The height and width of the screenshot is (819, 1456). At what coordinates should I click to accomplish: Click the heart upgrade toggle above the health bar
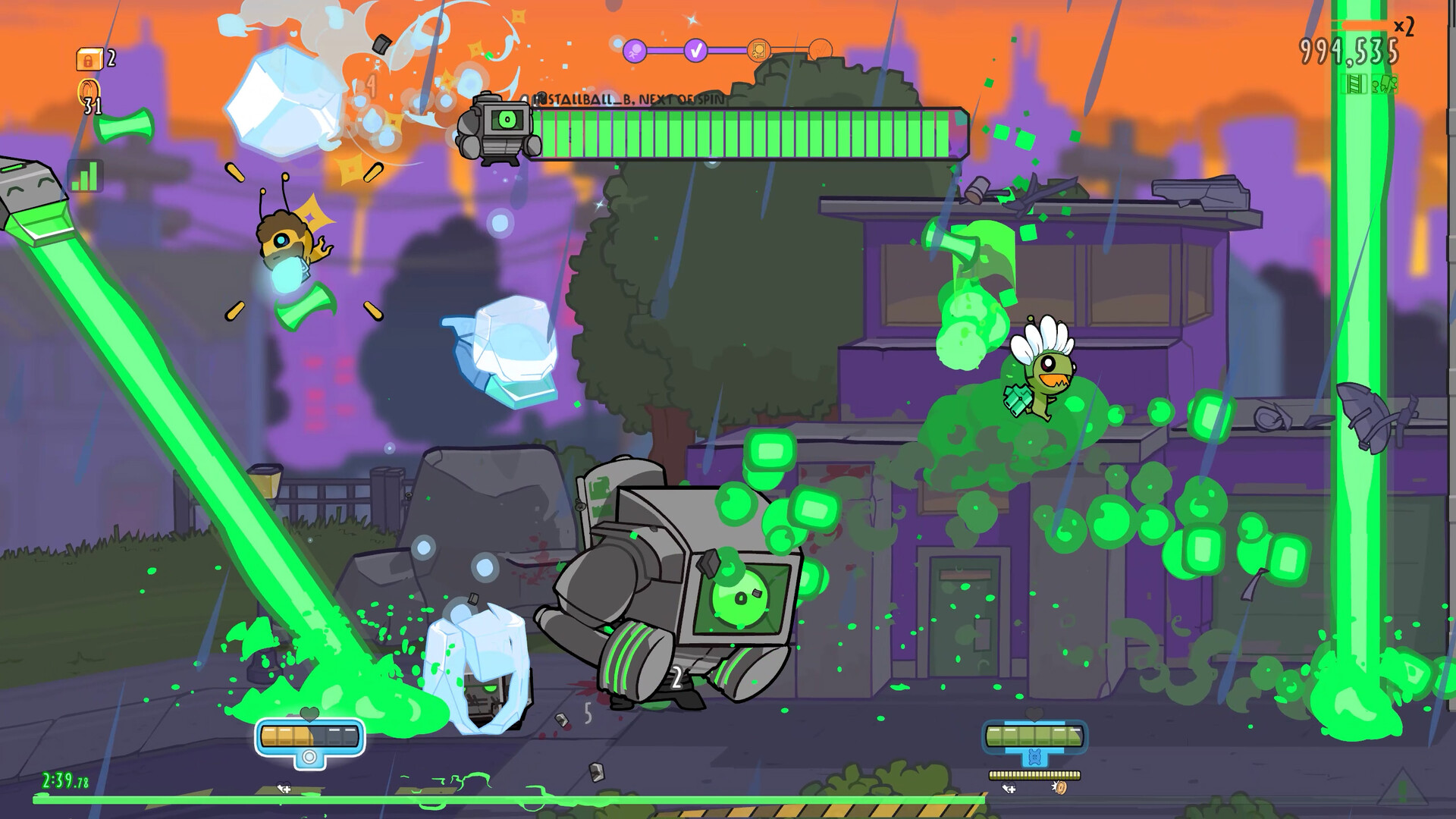coord(309,714)
